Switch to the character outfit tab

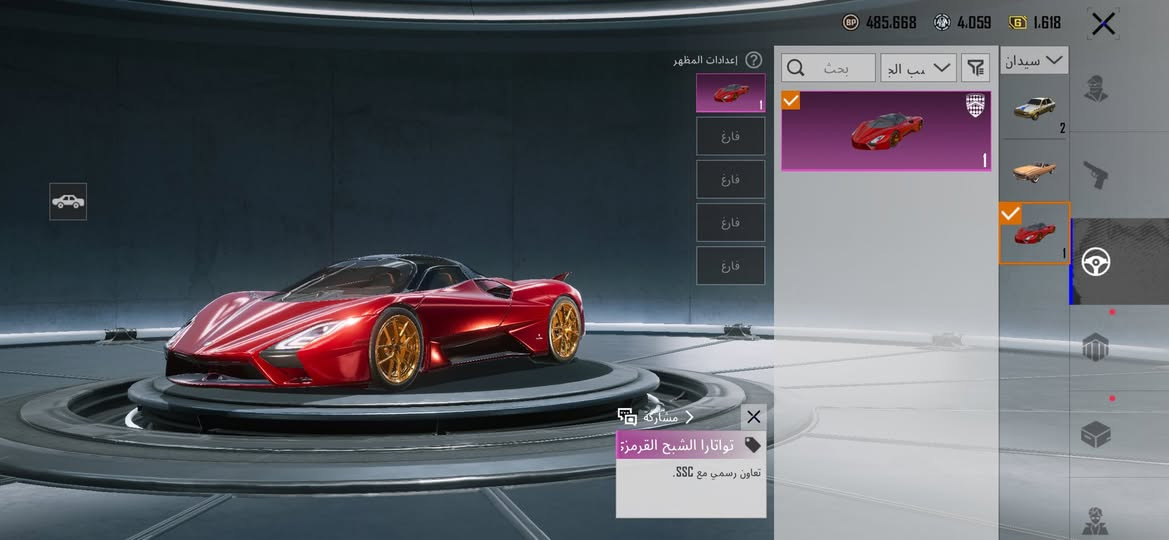click(1097, 89)
